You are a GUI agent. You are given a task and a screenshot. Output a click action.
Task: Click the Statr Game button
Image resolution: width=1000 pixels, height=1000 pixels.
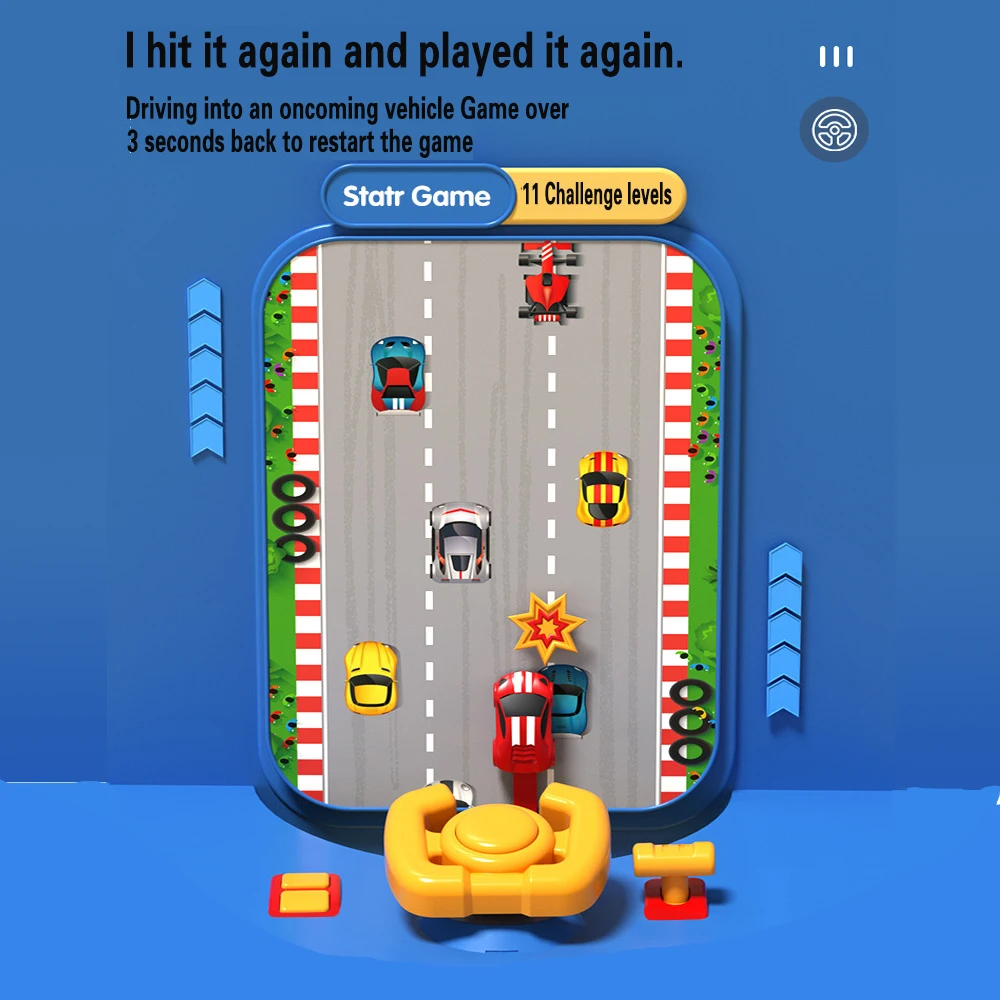tap(416, 196)
